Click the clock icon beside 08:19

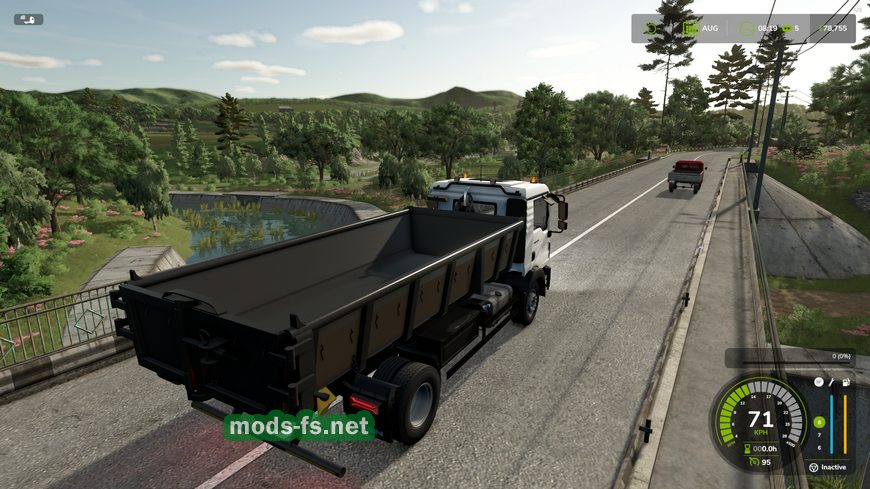[746, 28]
